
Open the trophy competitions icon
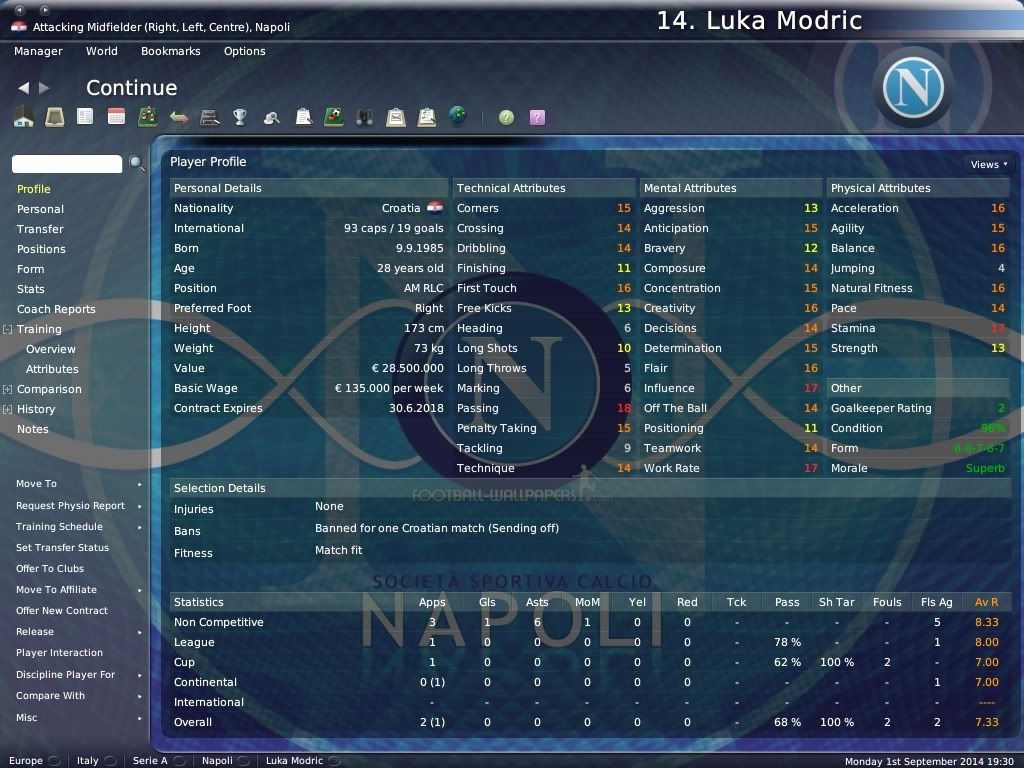(x=240, y=117)
